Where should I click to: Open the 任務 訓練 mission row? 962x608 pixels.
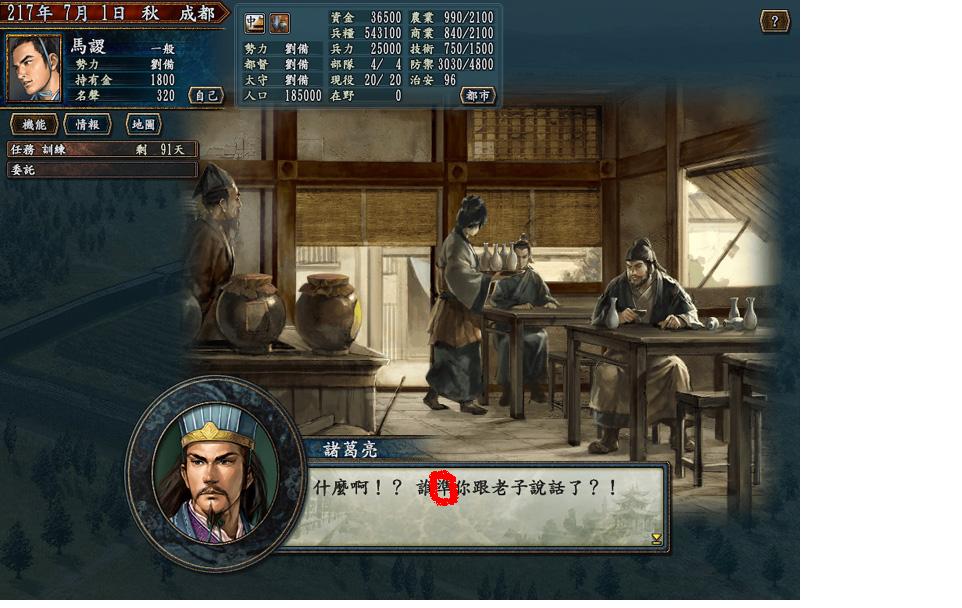coord(100,149)
